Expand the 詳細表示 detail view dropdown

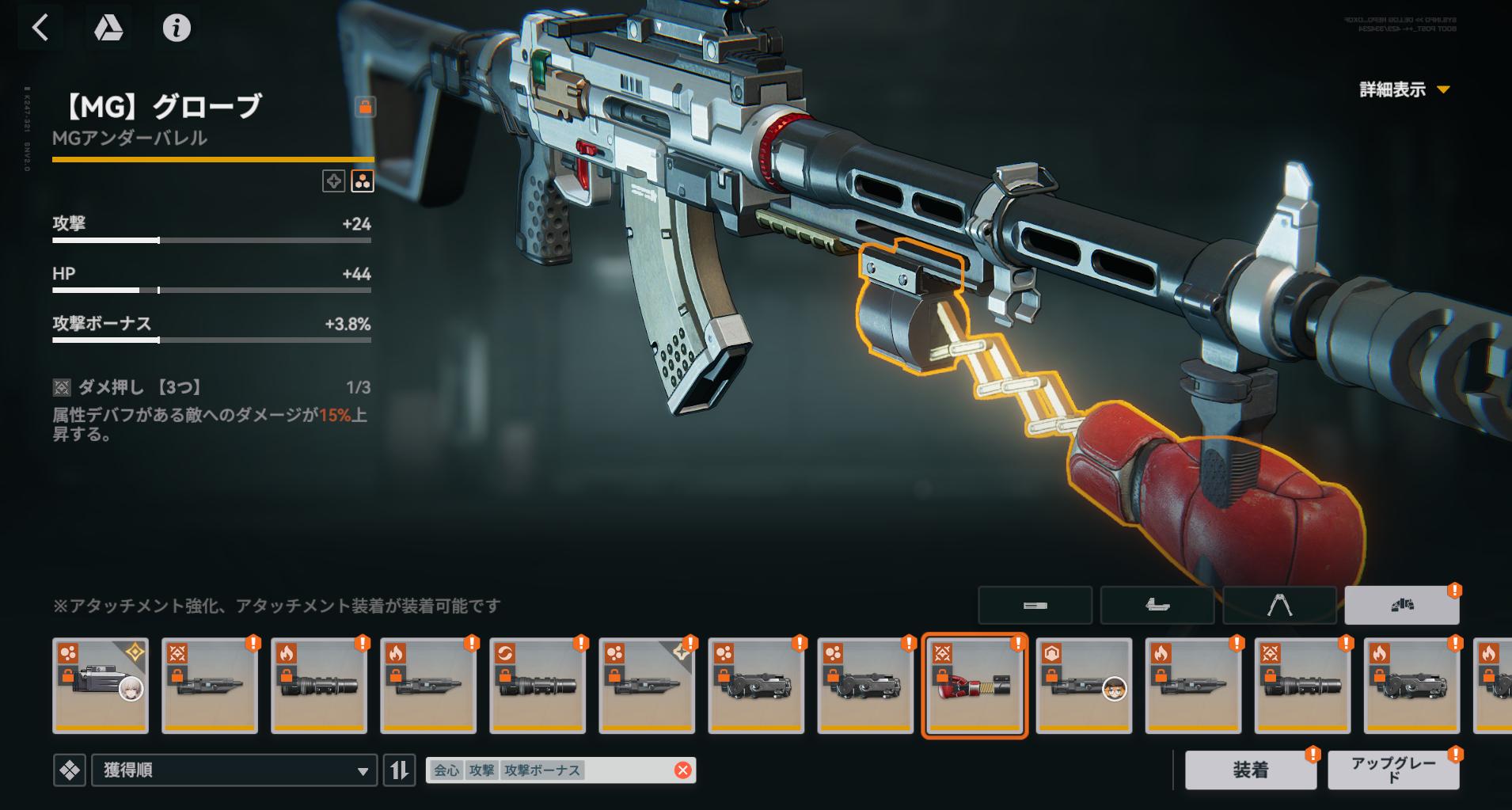1404,89
